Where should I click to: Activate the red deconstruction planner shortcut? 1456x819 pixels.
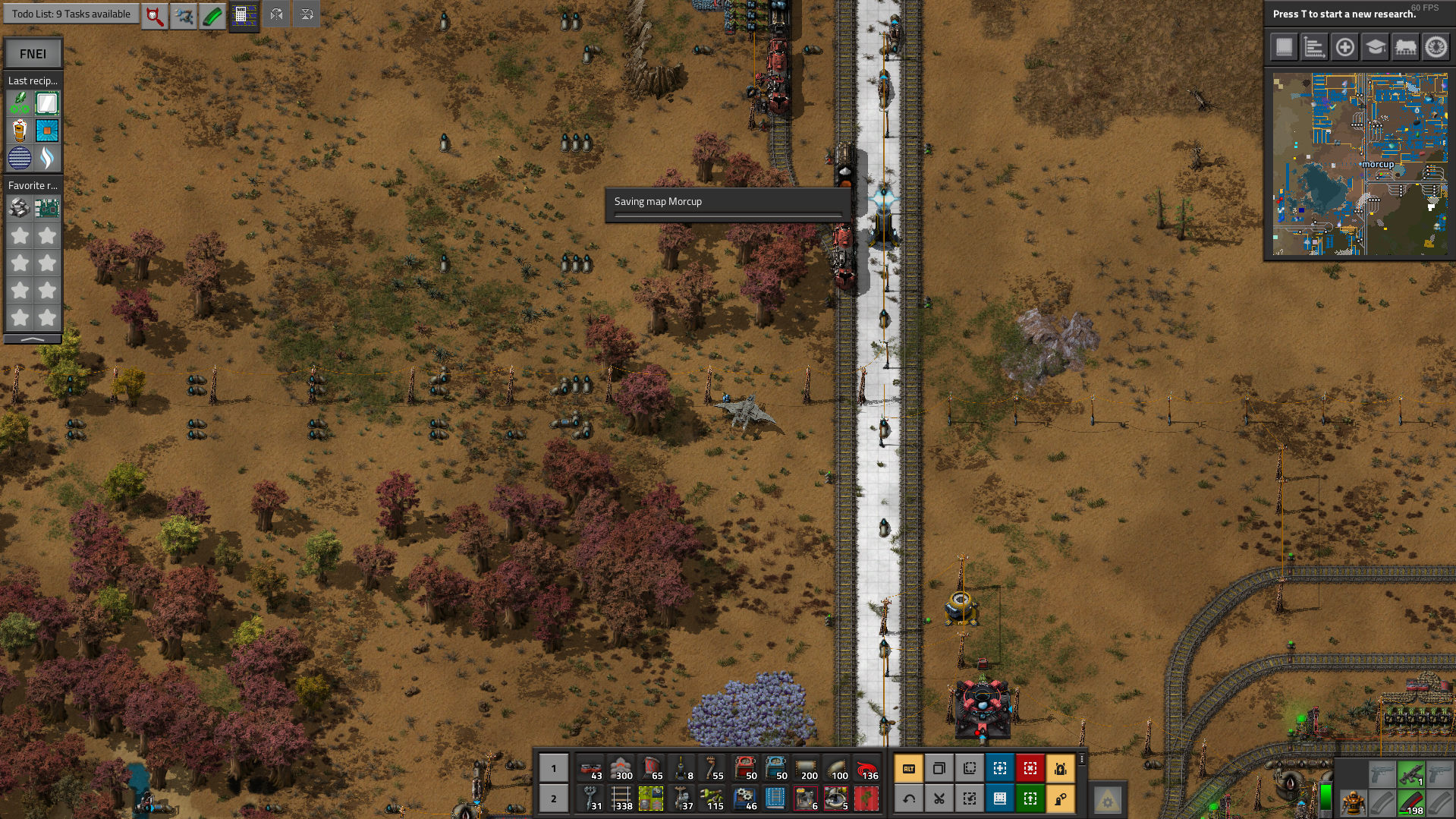click(1030, 768)
